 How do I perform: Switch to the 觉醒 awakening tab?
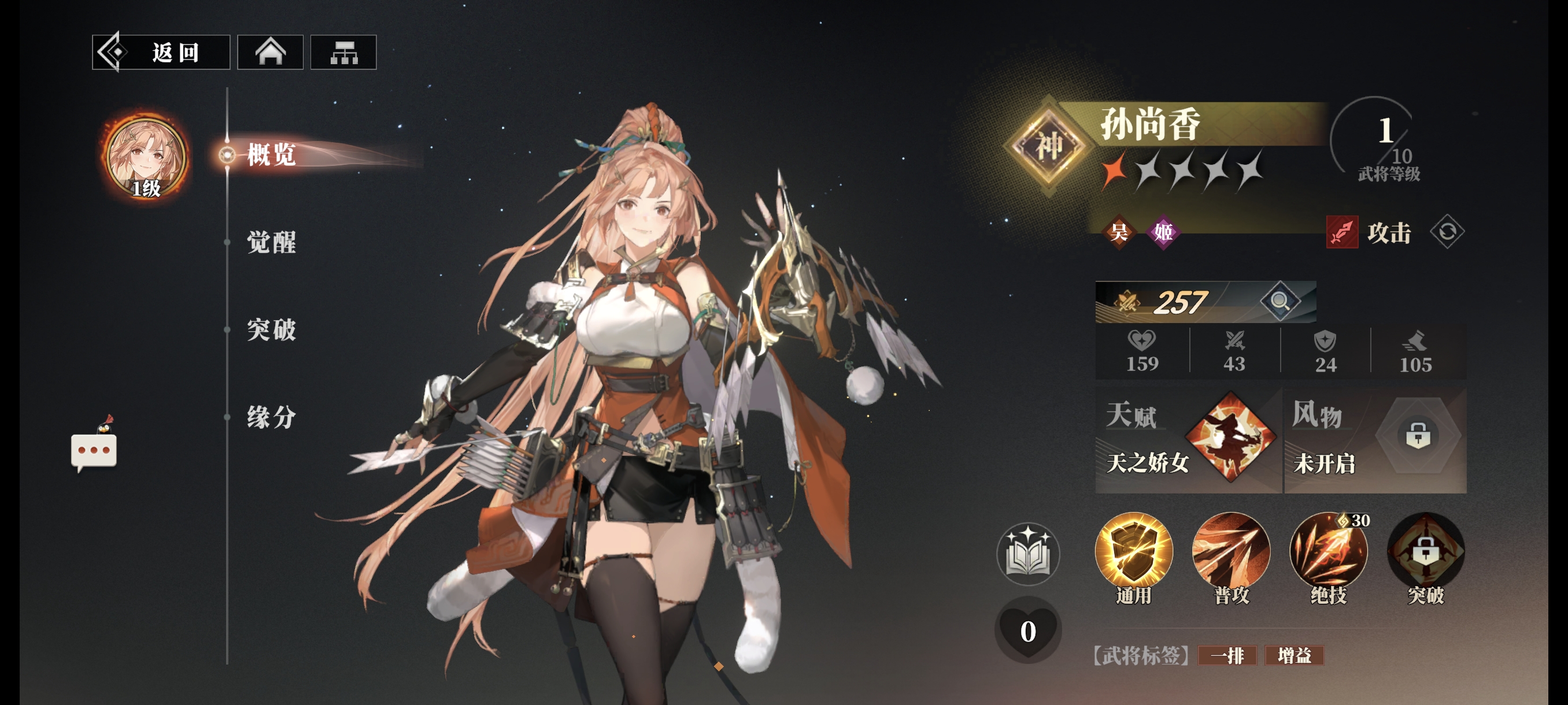pos(272,242)
